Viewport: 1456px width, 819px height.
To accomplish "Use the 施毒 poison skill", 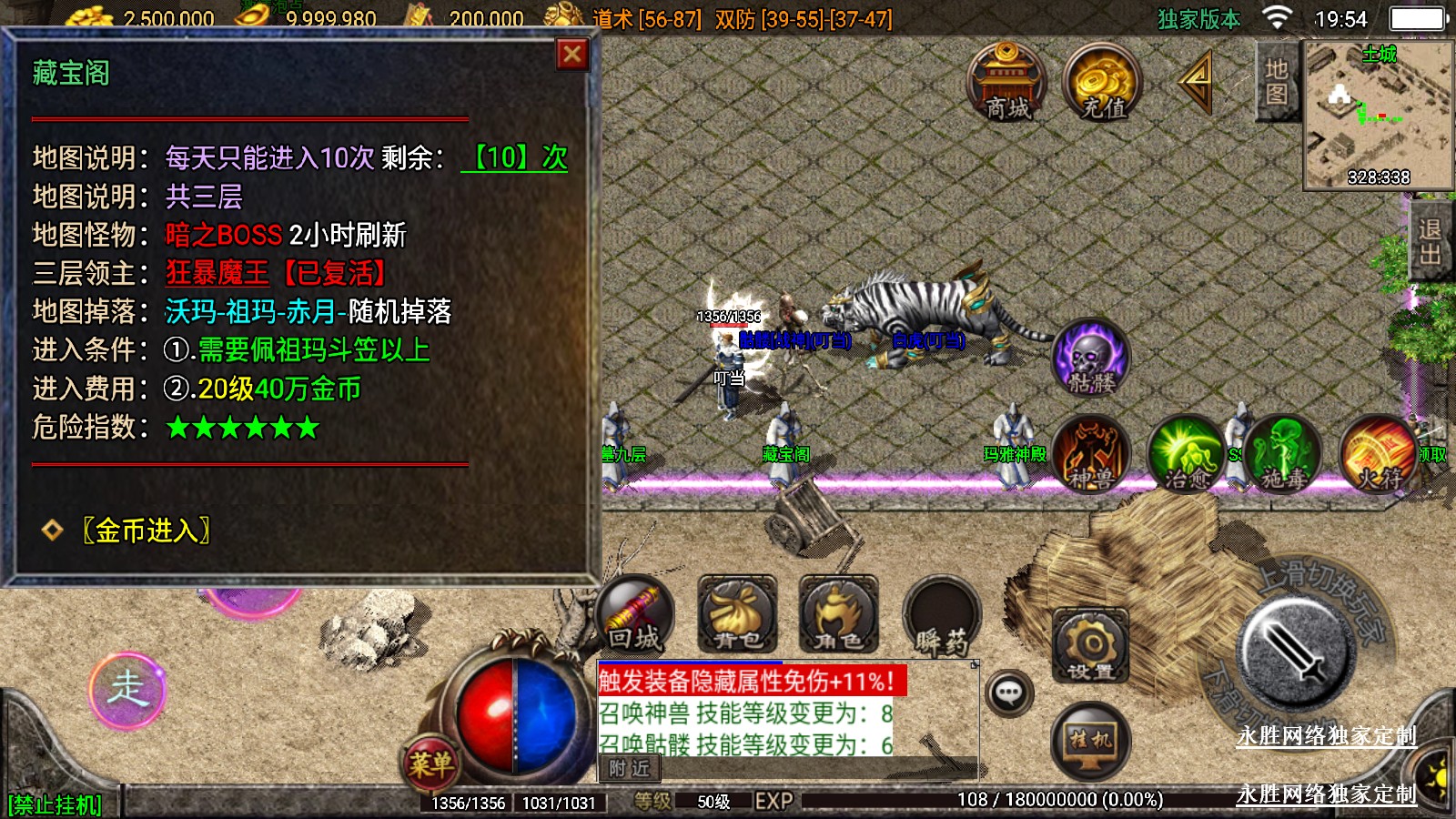I will tap(1283, 454).
